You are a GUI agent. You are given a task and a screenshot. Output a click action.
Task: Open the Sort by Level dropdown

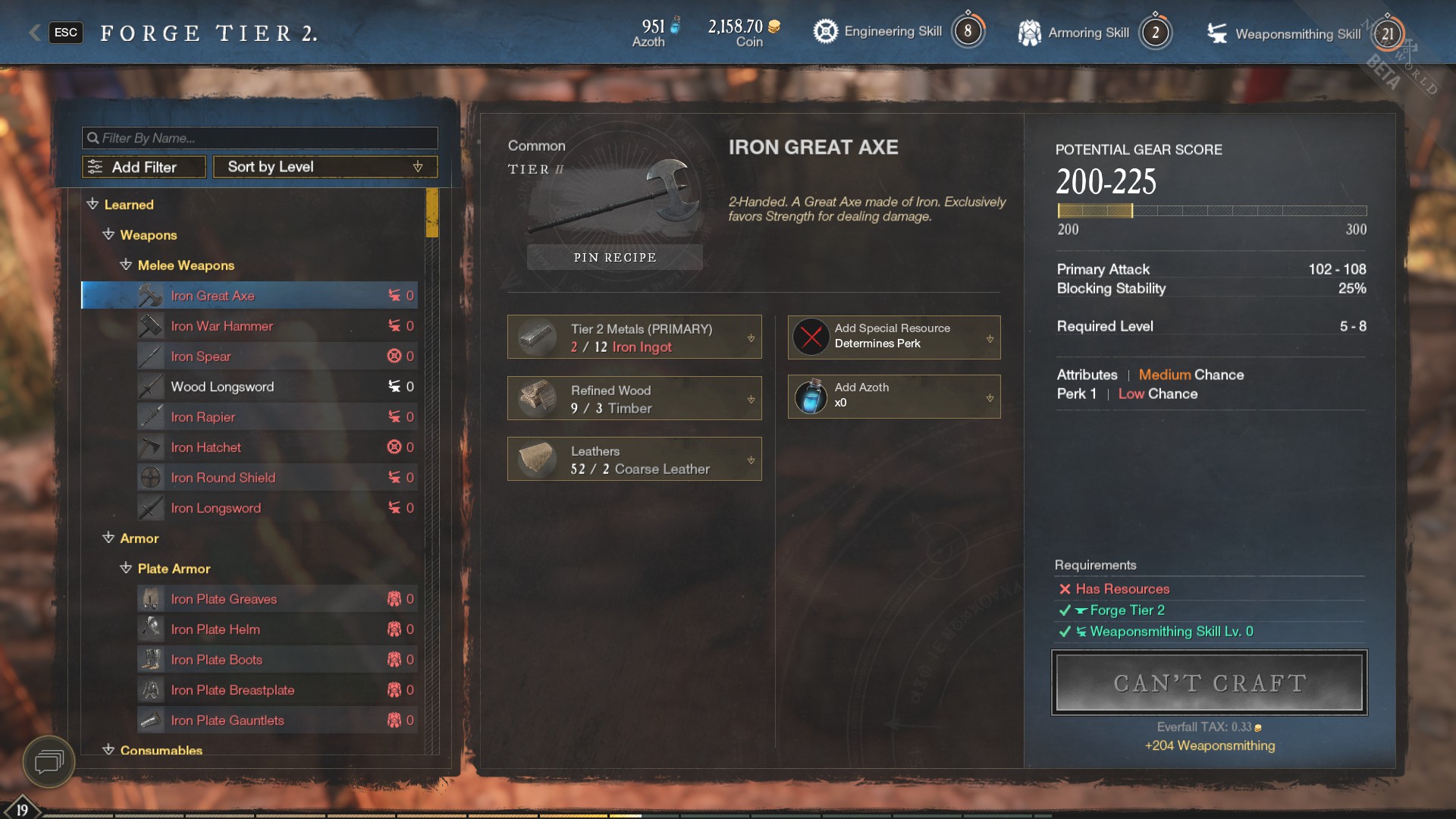325,166
